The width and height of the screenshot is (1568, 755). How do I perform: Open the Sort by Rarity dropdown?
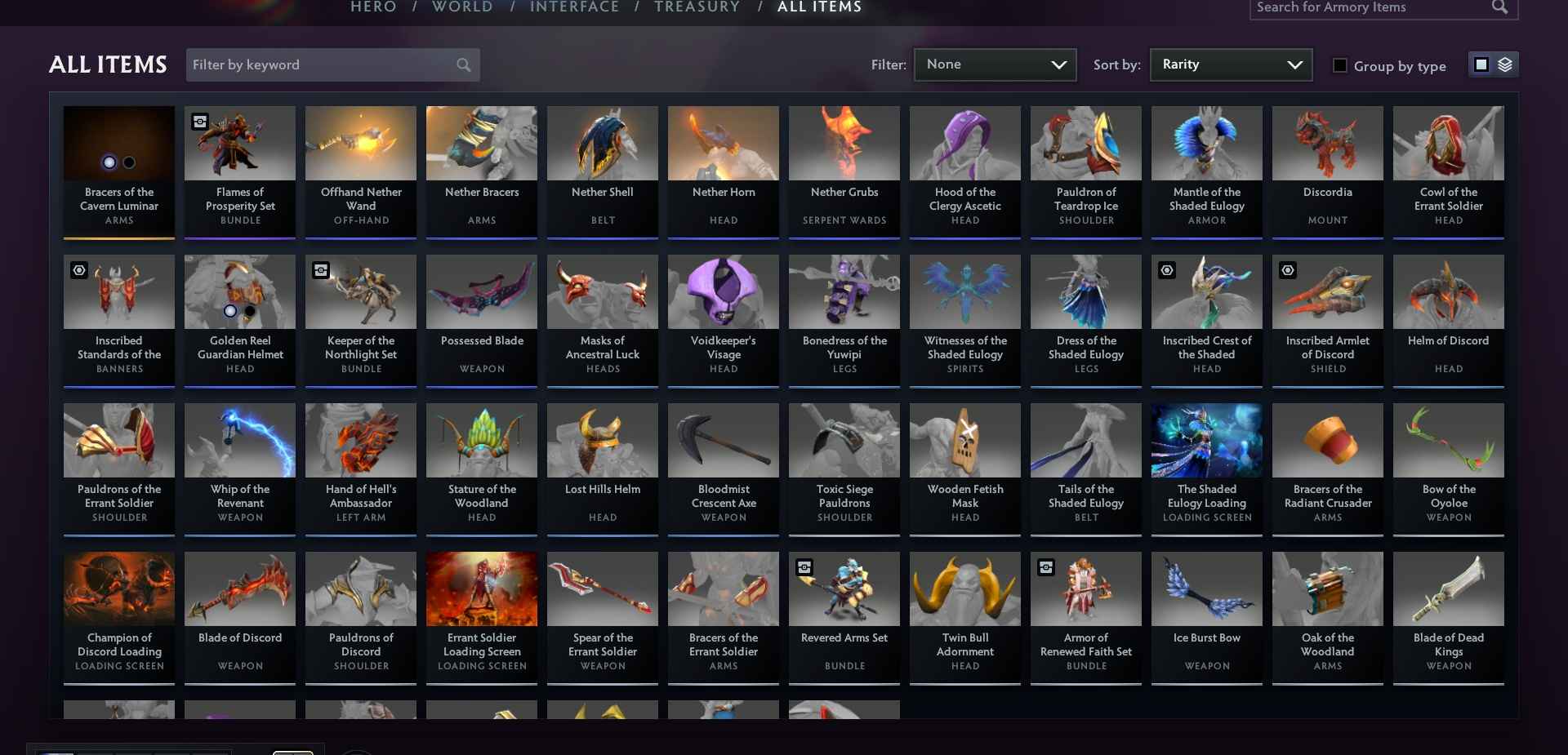[1230, 64]
